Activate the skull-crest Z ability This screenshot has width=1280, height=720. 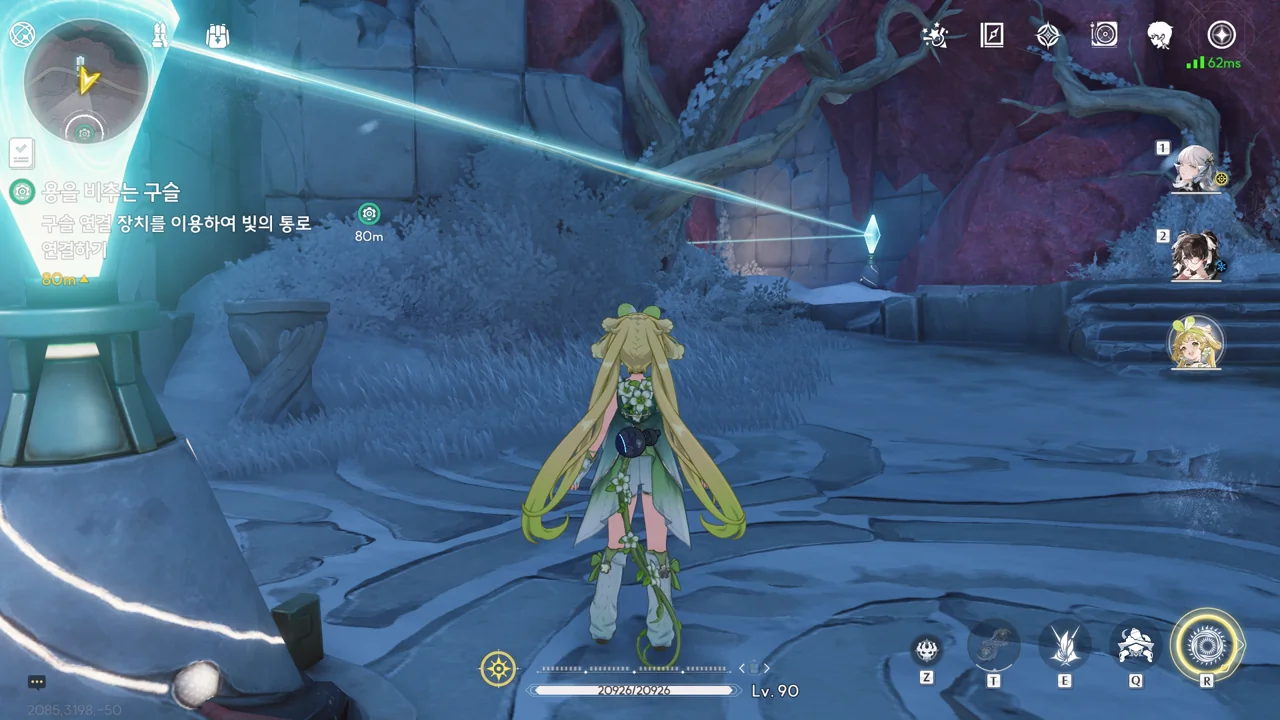927,650
